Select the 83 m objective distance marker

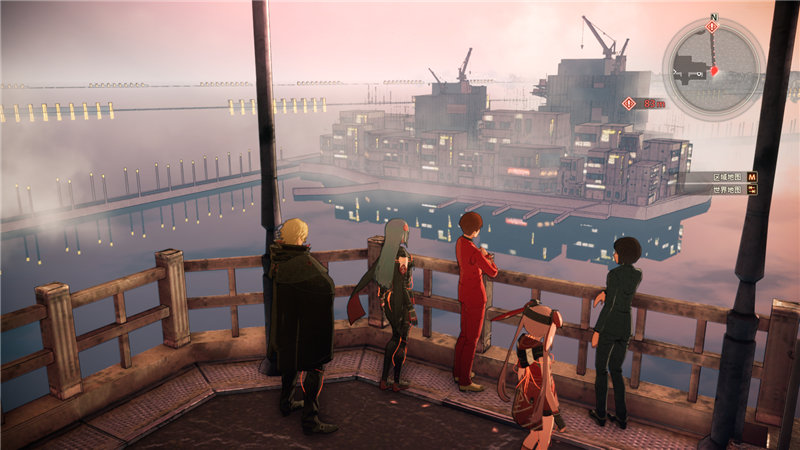point(643,103)
